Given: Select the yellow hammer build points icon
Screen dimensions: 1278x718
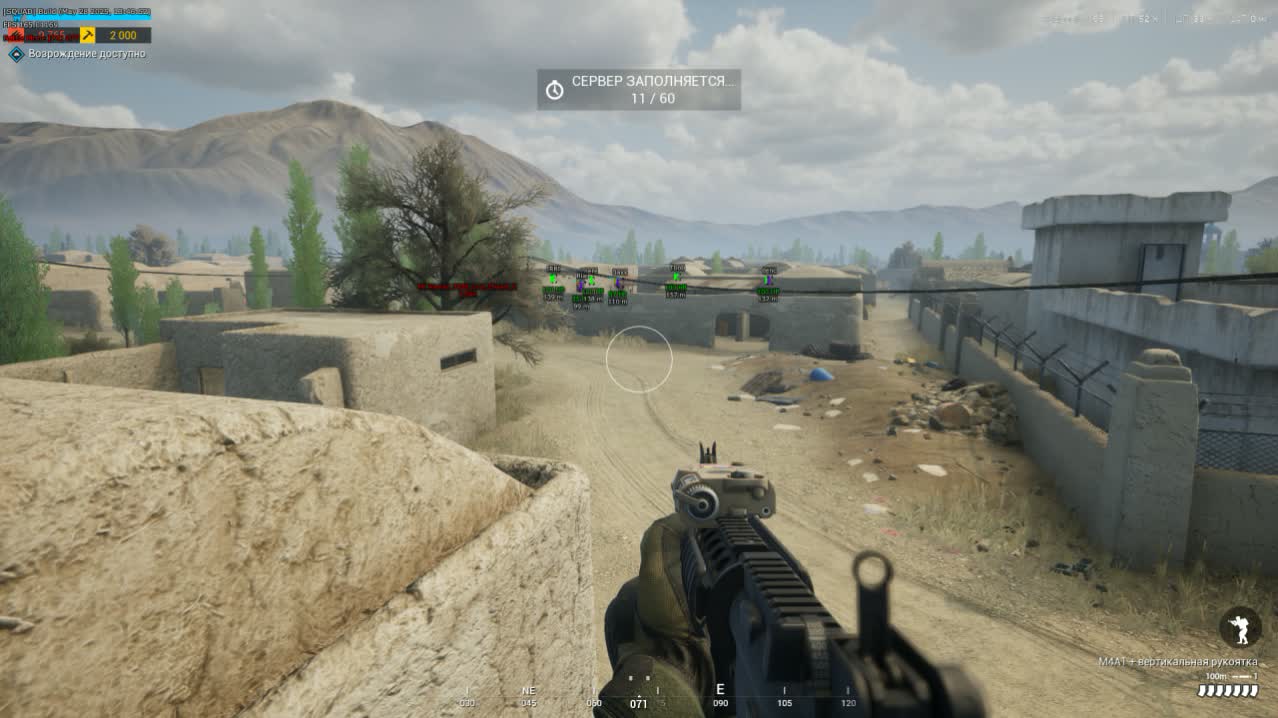Looking at the screenshot, I should [x=88, y=36].
